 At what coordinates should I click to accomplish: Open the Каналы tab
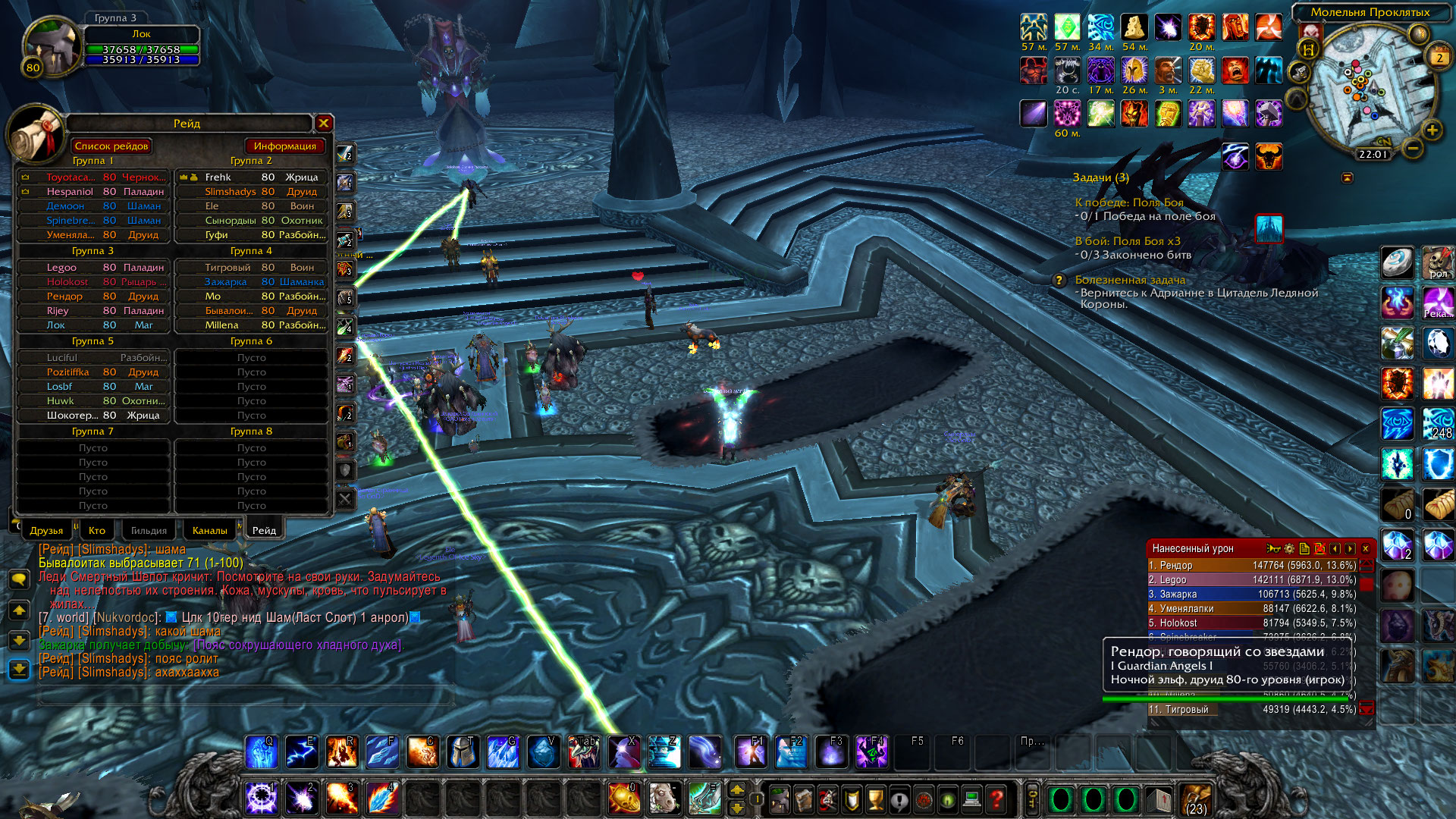(x=209, y=530)
